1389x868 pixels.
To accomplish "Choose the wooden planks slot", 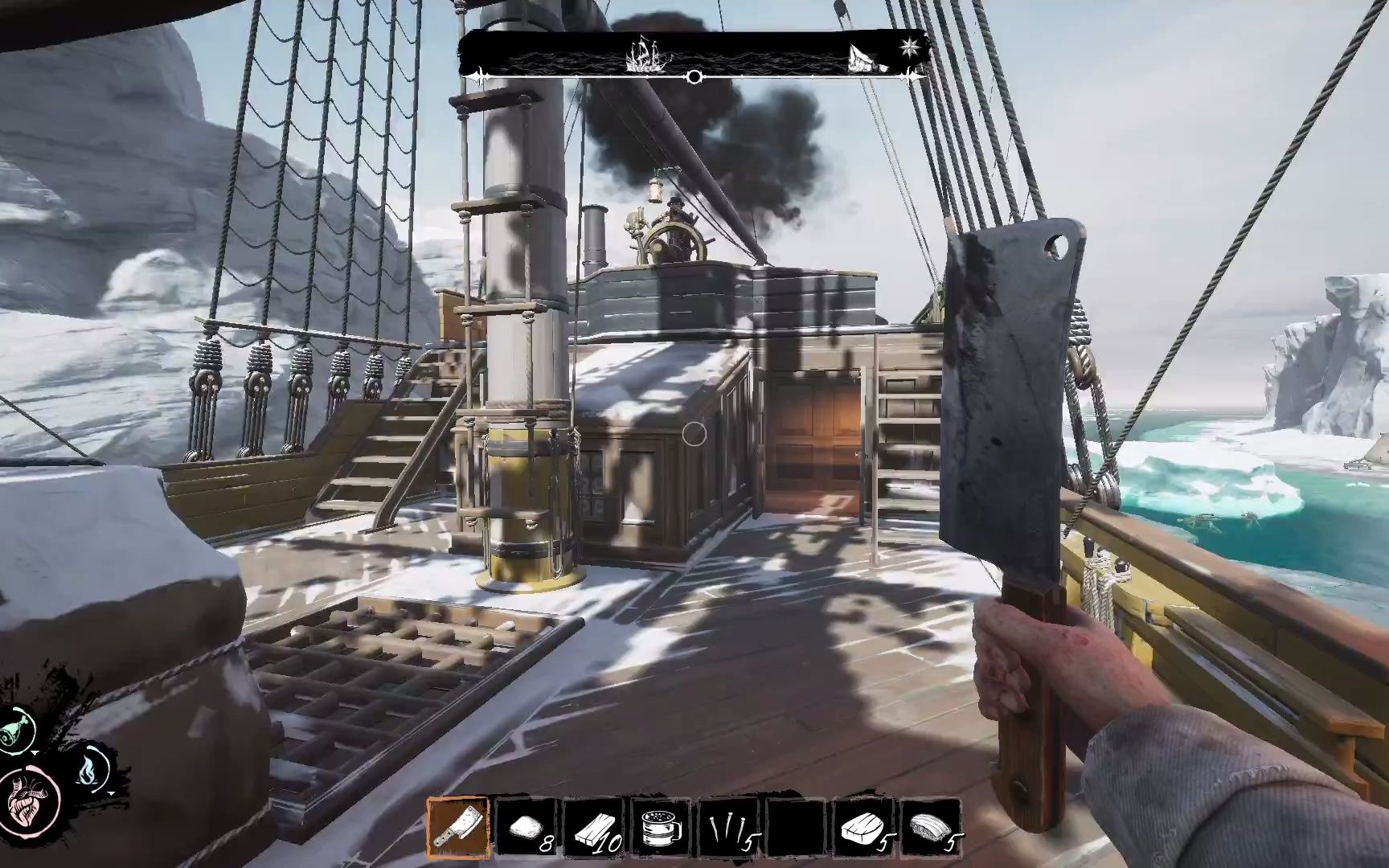I will (593, 827).
